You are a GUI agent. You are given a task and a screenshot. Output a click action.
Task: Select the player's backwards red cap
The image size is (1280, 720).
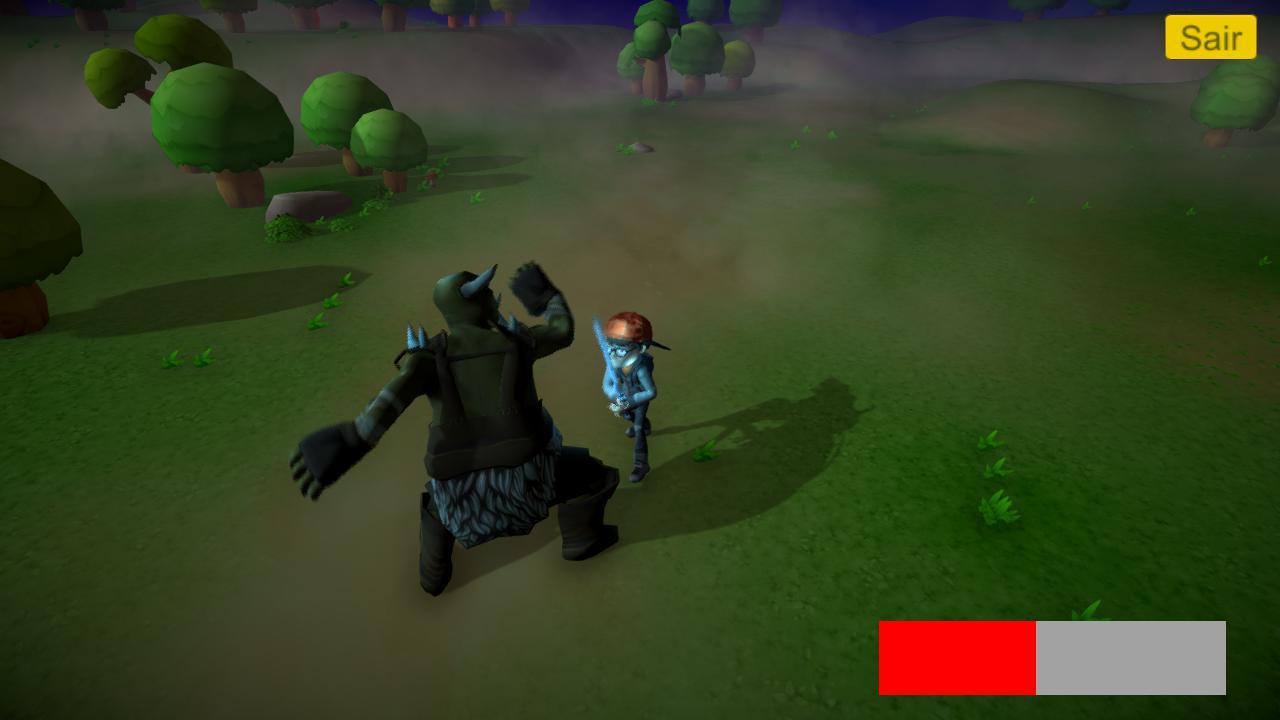pos(628,325)
